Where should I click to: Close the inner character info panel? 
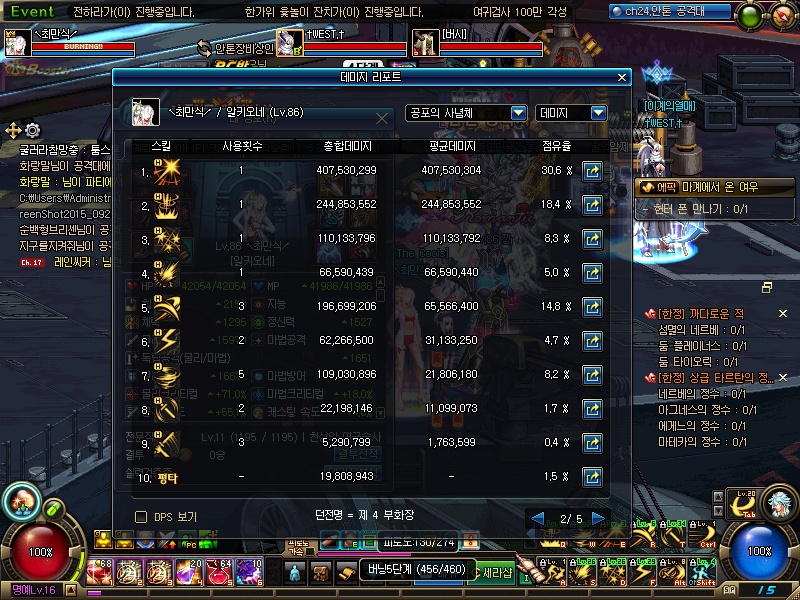coord(382,118)
